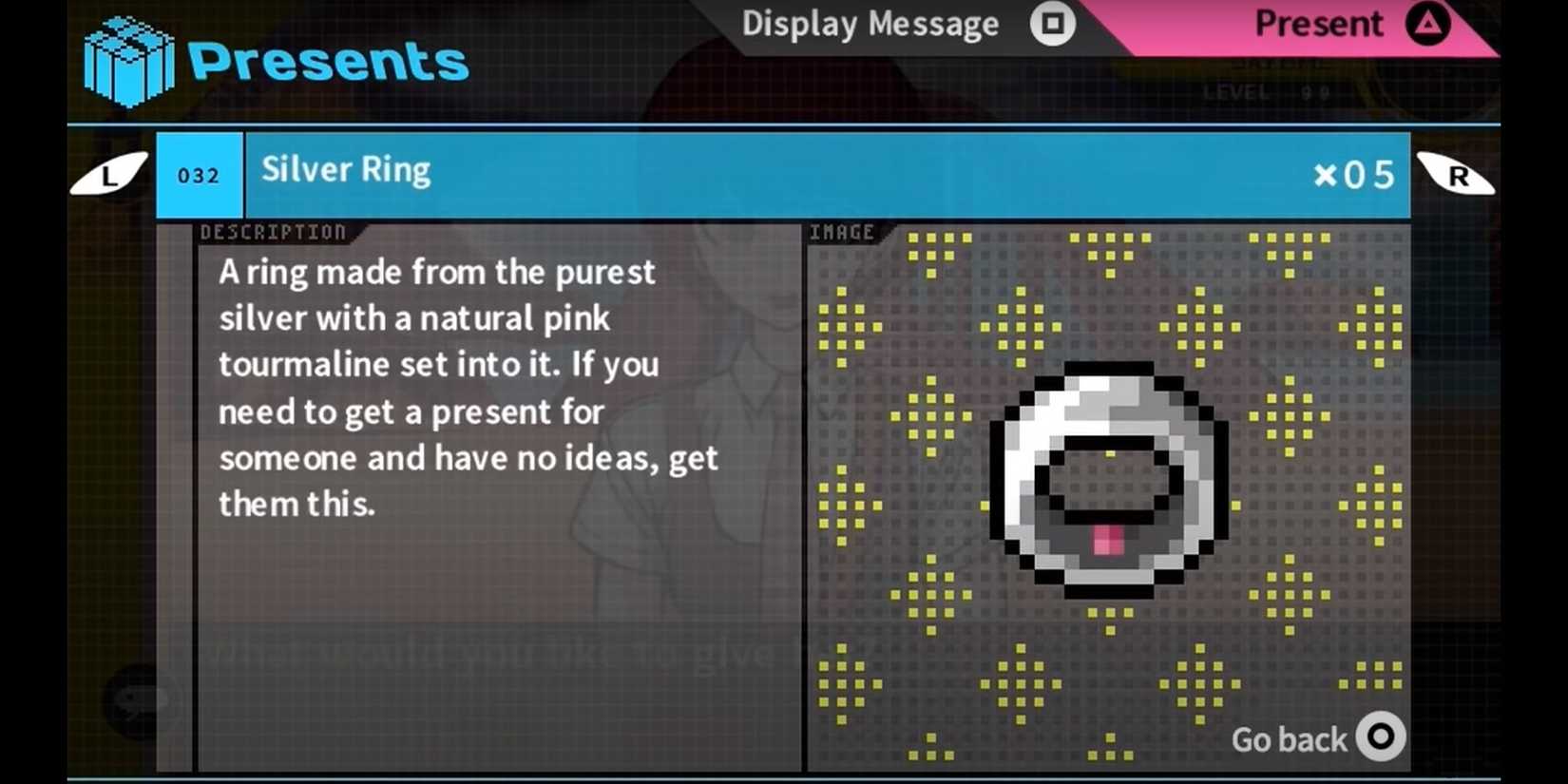Click the item number badge 032
The width and height of the screenshot is (1568, 784).
(x=198, y=175)
